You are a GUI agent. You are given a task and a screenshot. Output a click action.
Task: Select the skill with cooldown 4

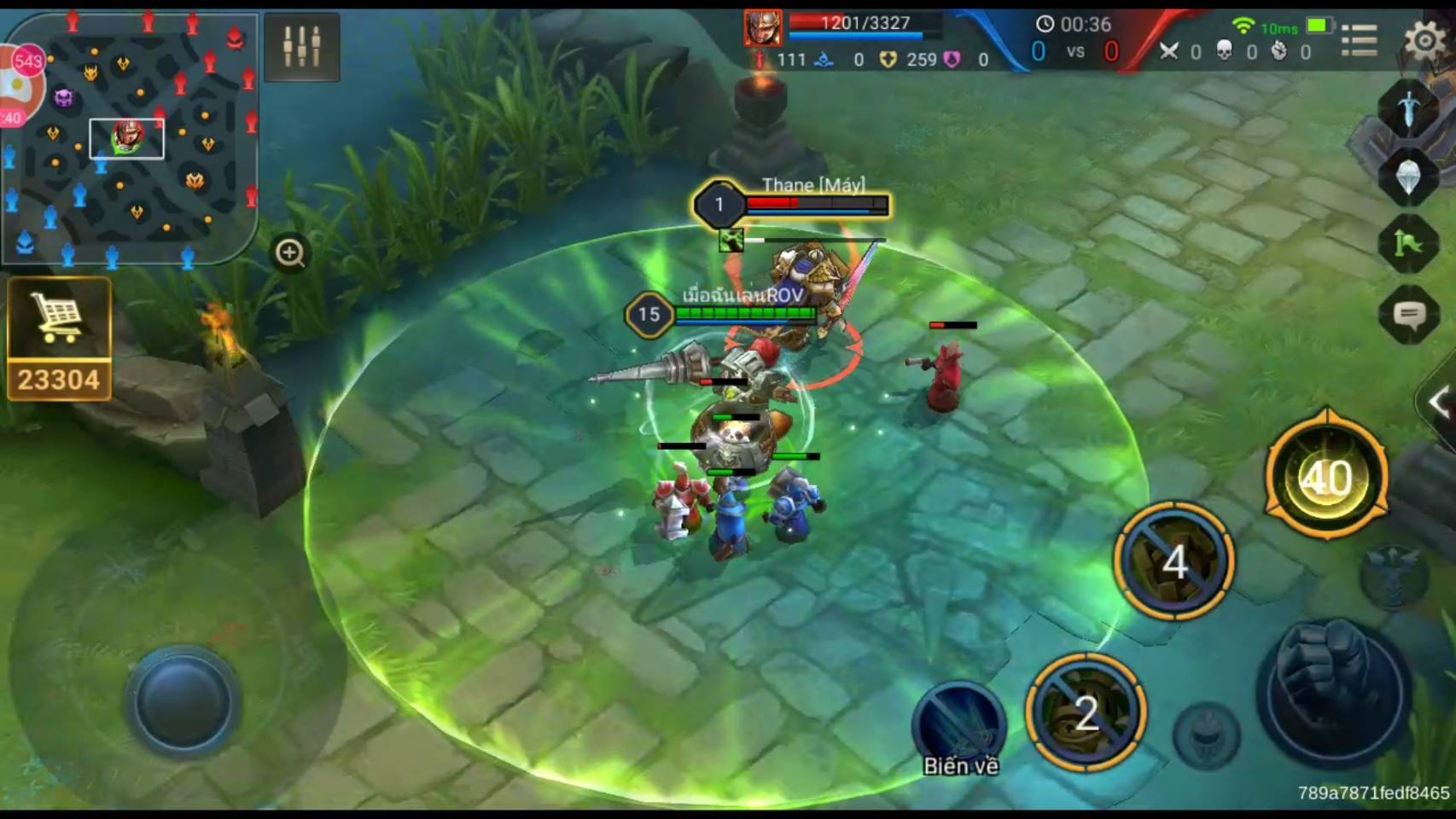click(1174, 561)
